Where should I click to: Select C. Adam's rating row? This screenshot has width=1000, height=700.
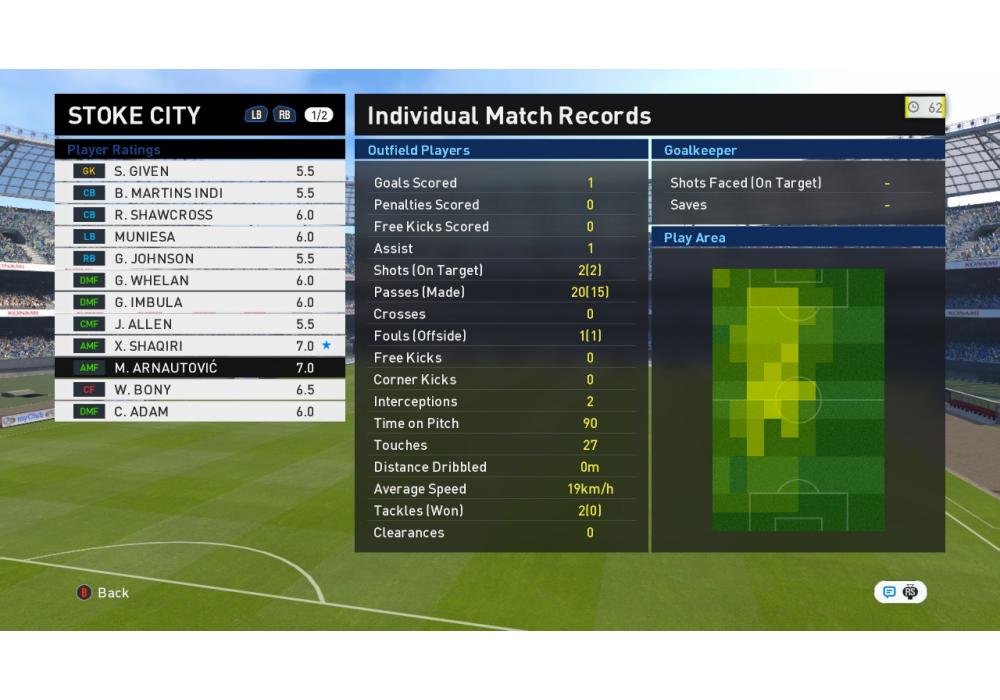pyautogui.click(x=200, y=412)
